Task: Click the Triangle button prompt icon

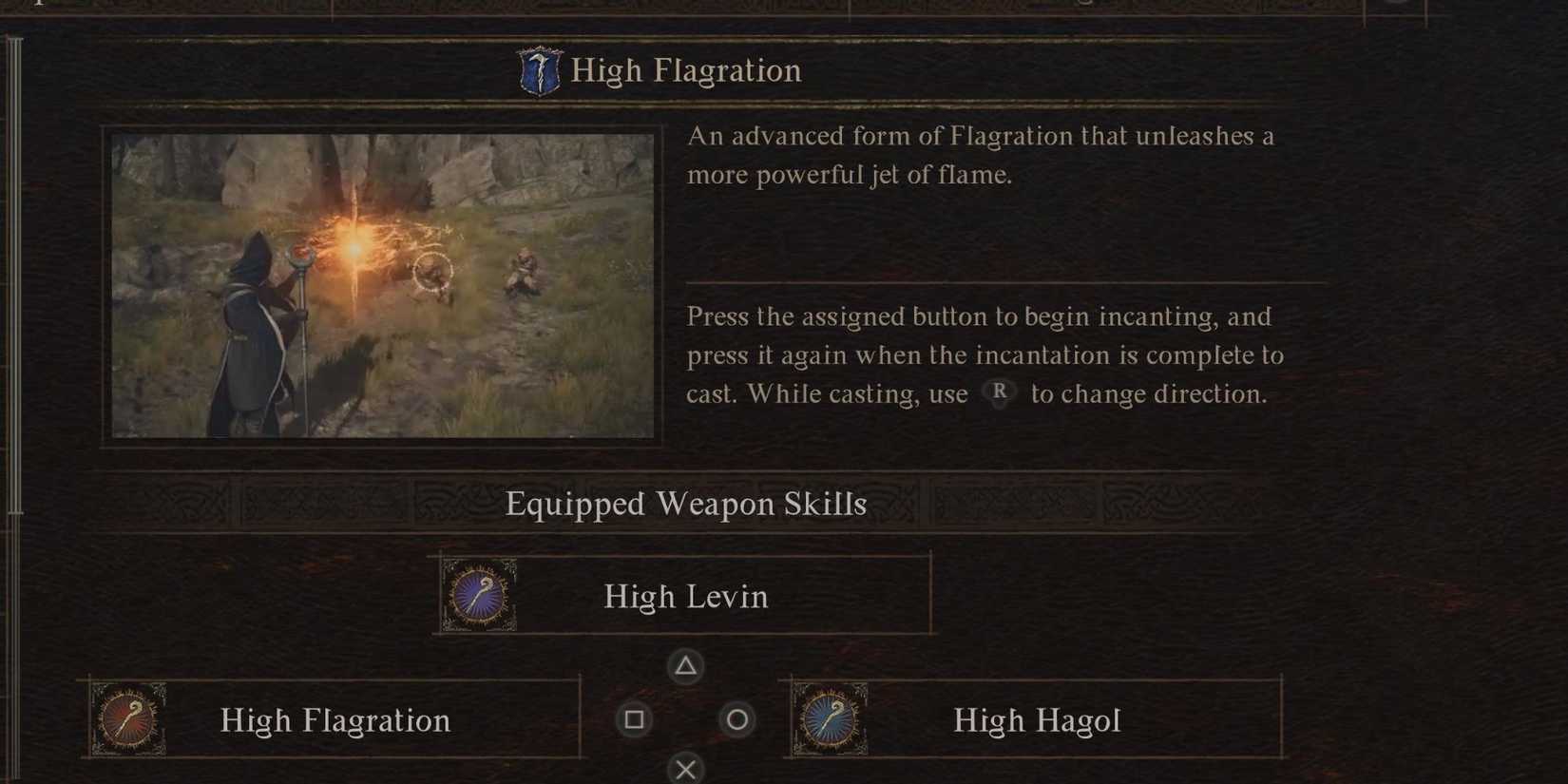Action: [686, 666]
